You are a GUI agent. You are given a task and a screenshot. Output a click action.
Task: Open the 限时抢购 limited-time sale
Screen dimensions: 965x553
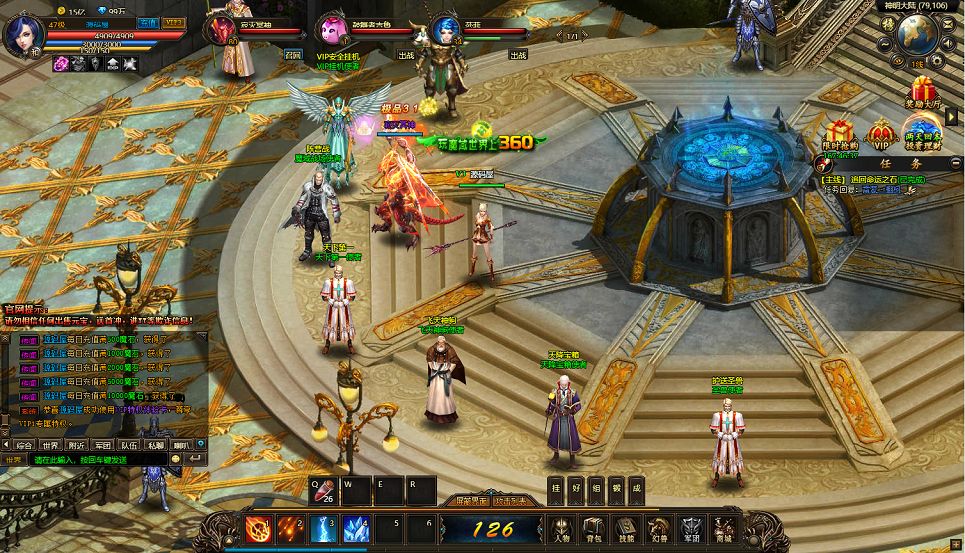(840, 134)
